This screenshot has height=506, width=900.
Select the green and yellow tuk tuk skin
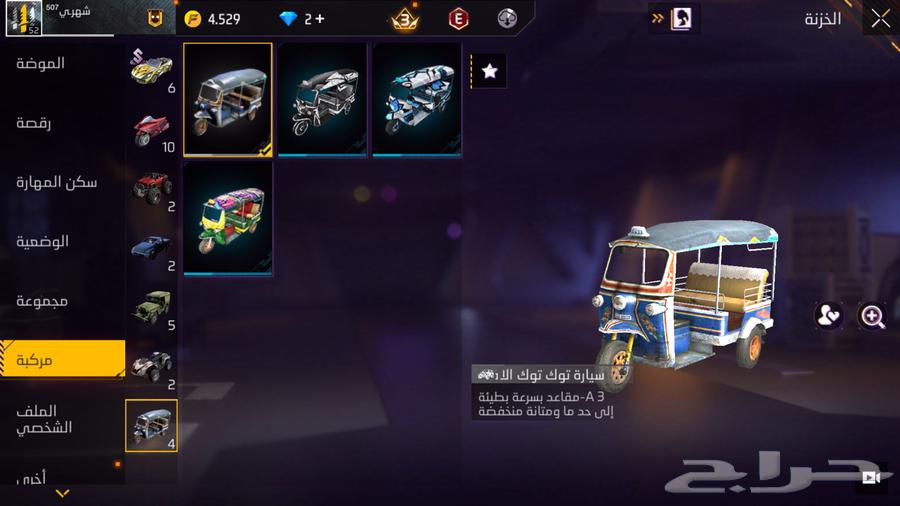click(228, 217)
